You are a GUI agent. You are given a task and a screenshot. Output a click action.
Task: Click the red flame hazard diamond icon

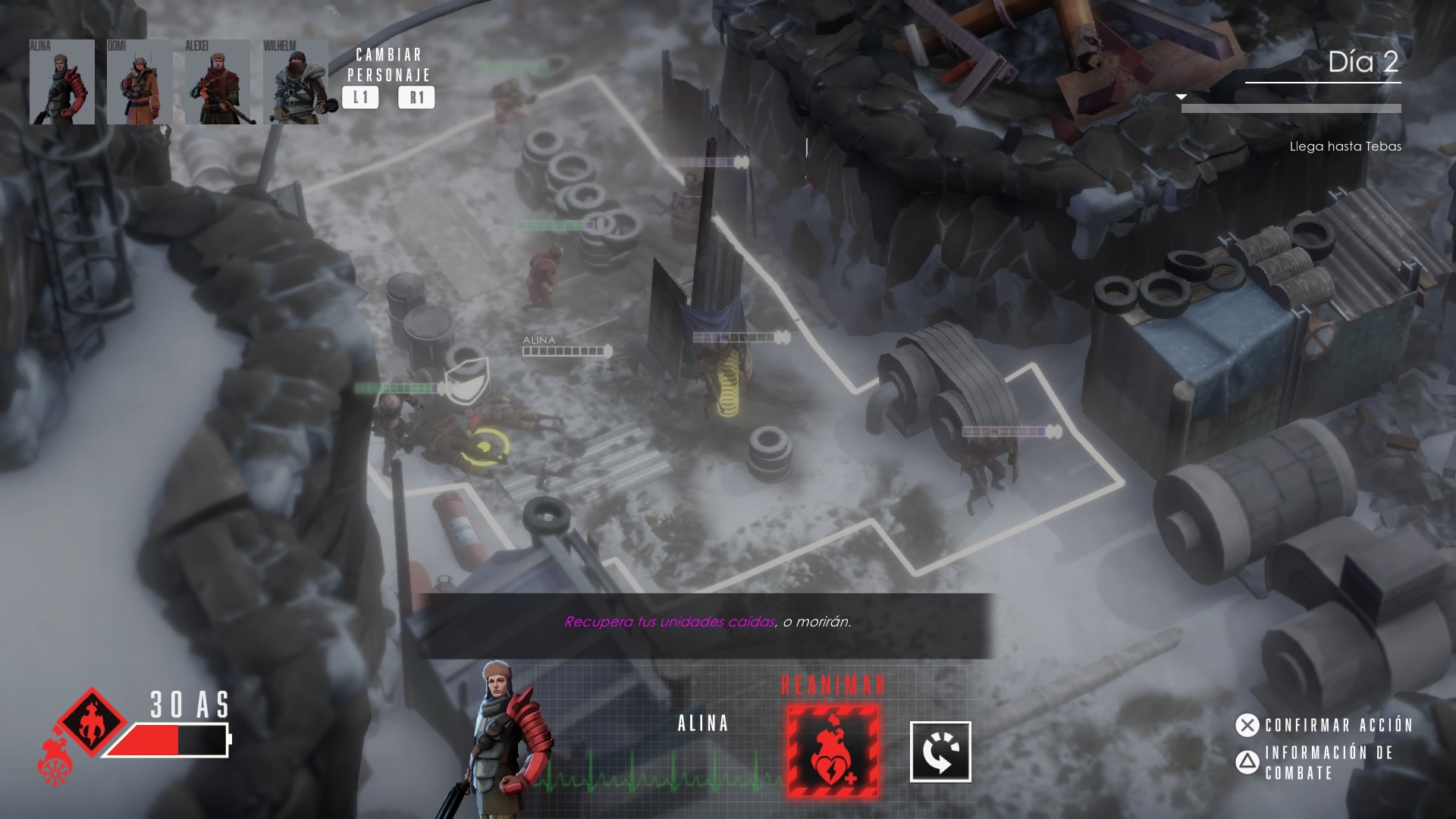click(93, 721)
